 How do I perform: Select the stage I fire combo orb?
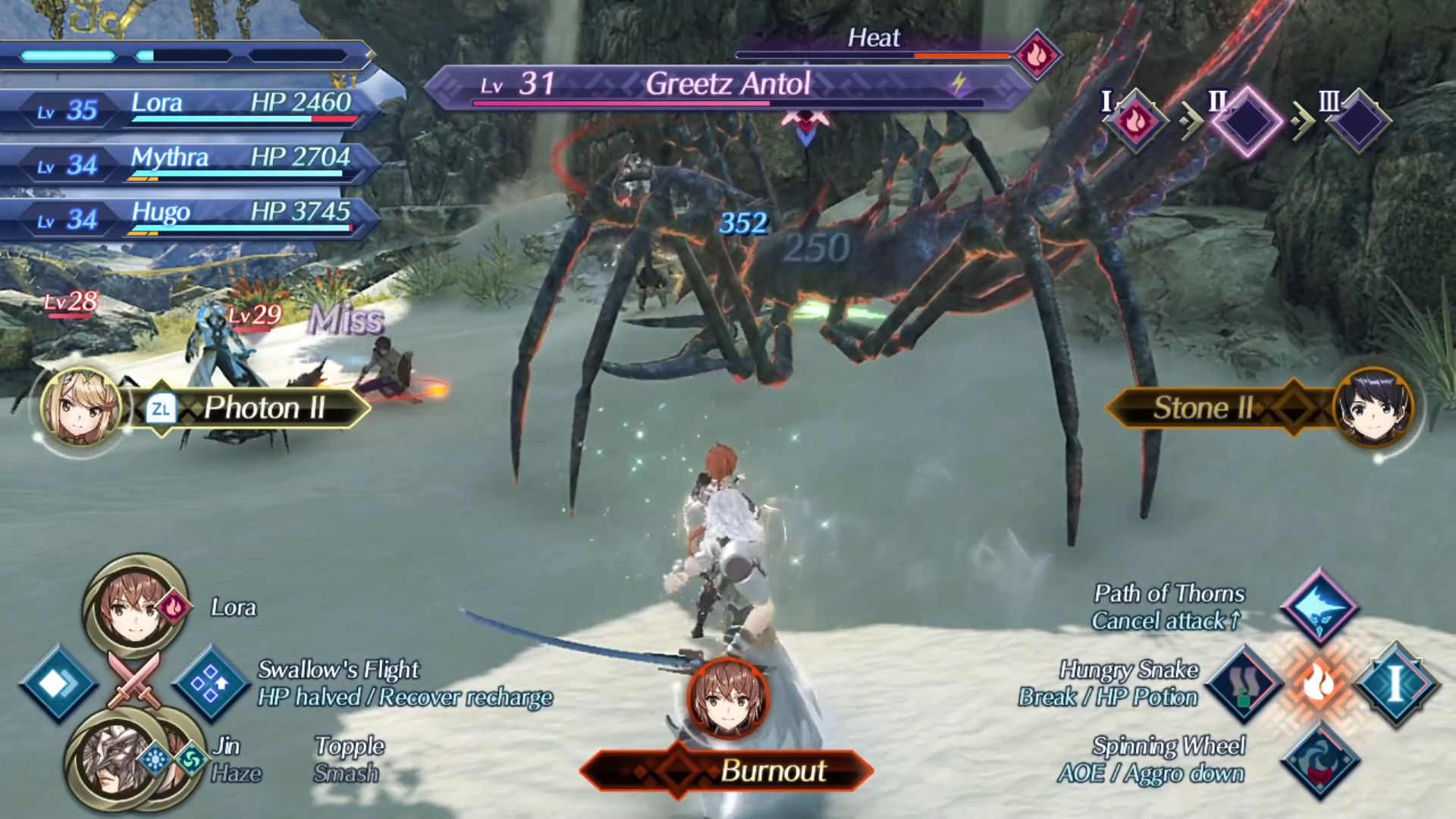click(1135, 121)
